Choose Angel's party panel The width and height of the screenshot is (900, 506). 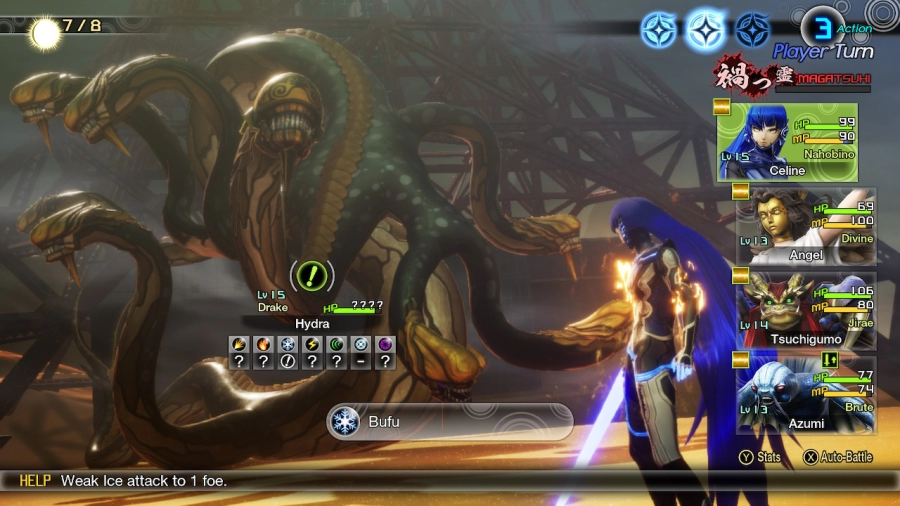[x=806, y=226]
